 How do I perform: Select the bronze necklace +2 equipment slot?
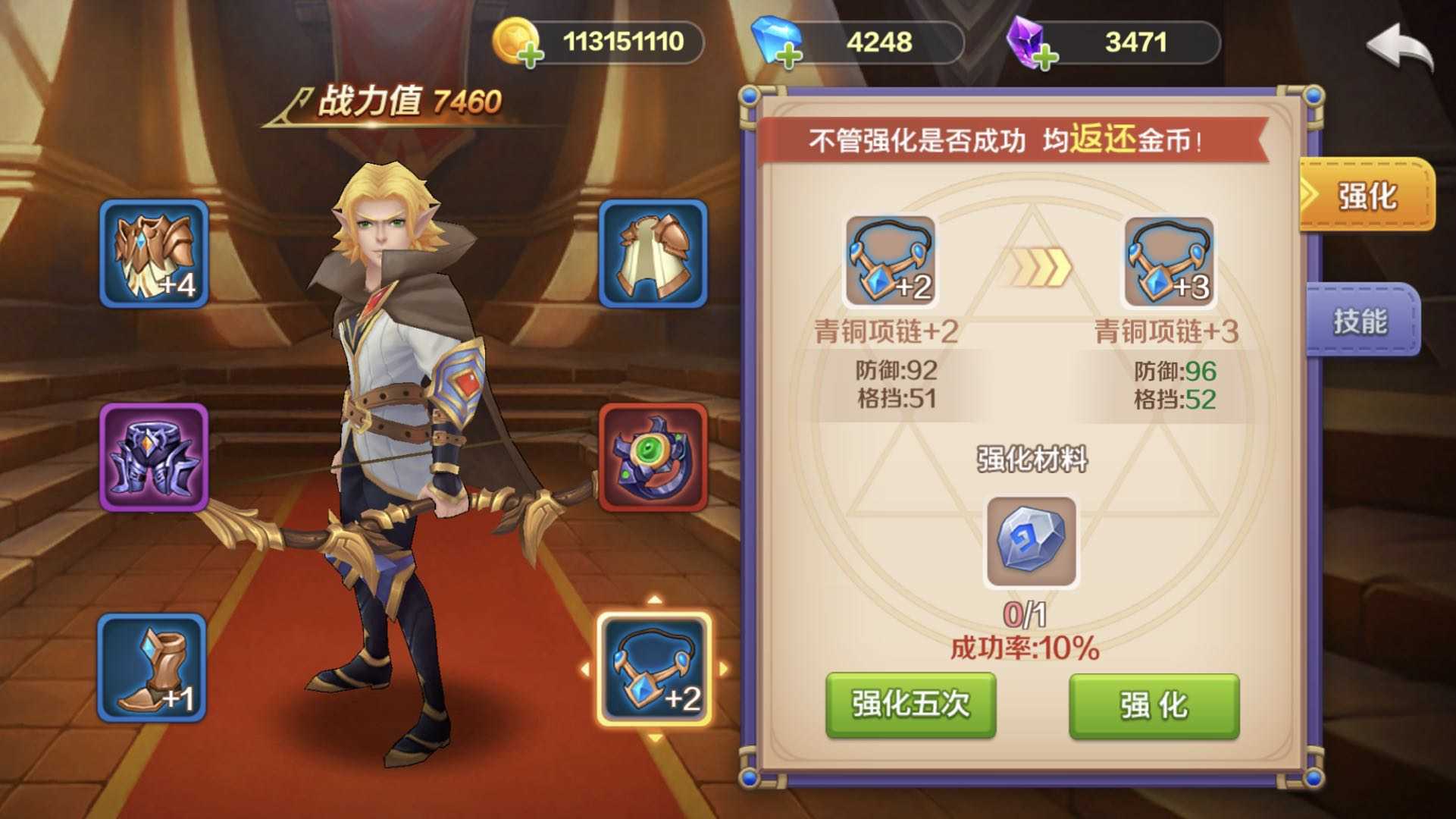(654, 668)
